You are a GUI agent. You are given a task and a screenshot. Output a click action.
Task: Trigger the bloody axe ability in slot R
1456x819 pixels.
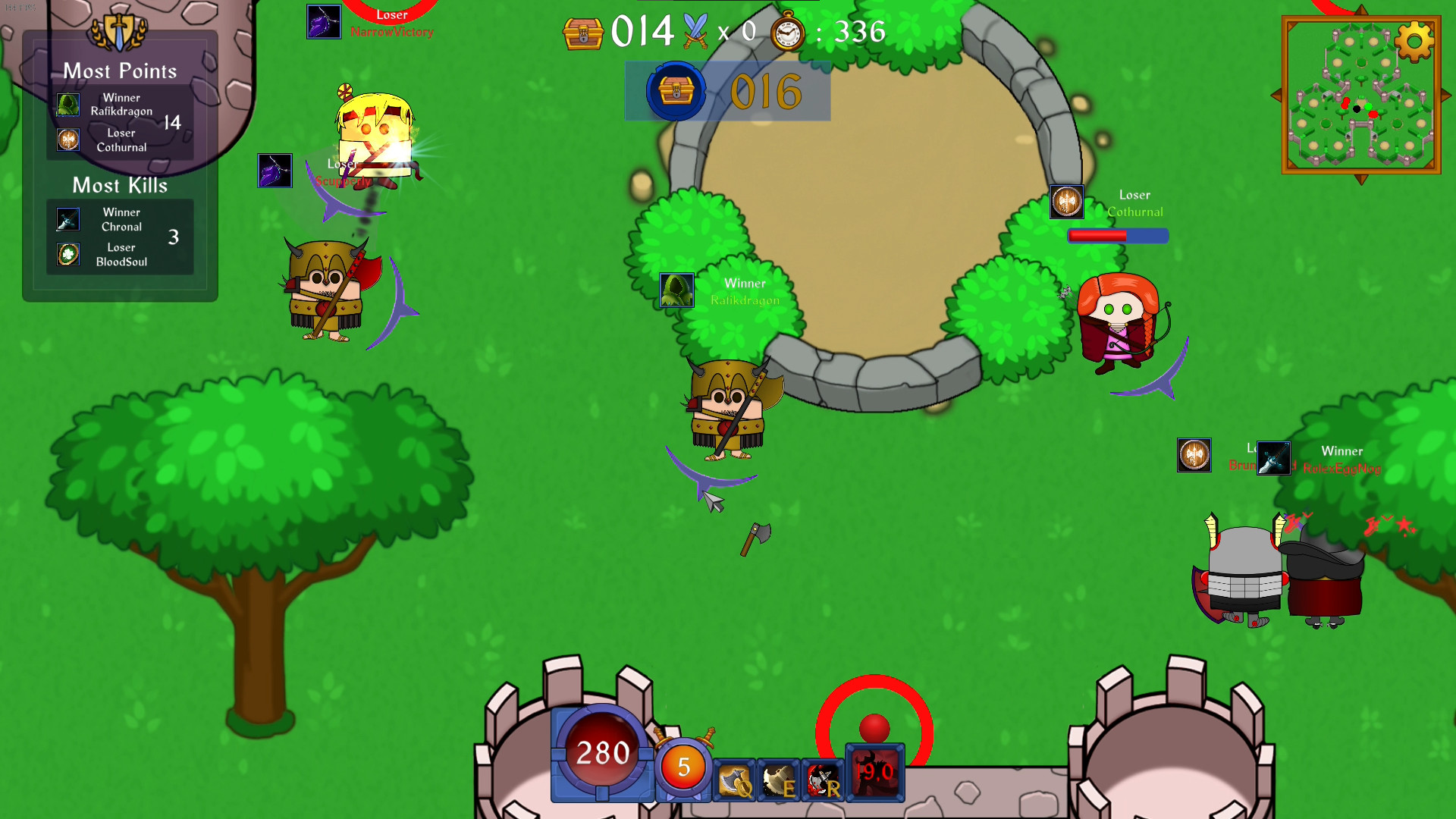coord(821,780)
